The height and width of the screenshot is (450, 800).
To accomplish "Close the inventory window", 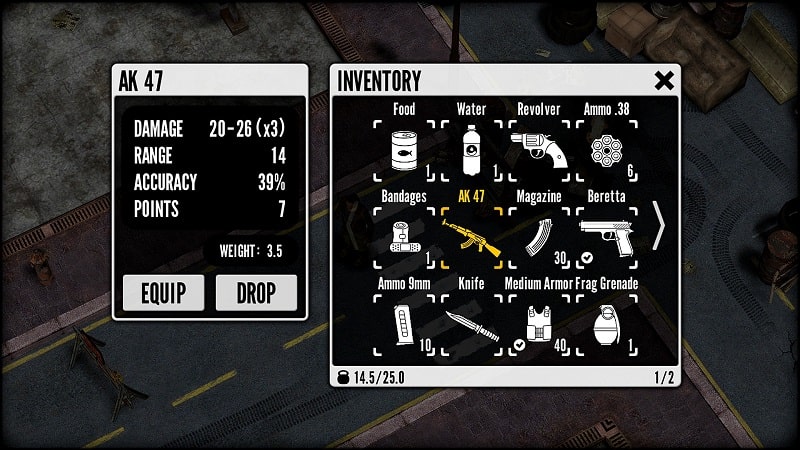I will pyautogui.click(x=664, y=81).
